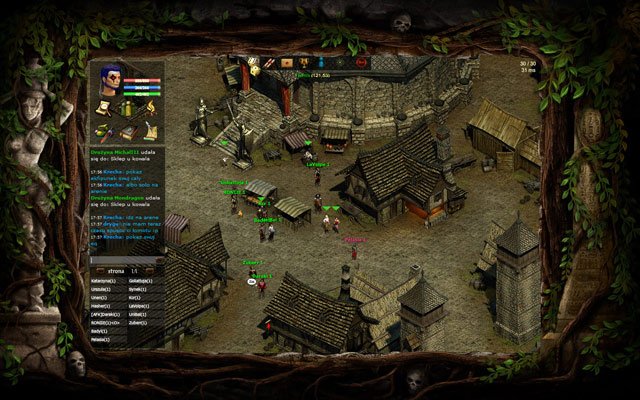Image resolution: width=640 pixels, height=400 pixels.
Task: Click the red round emblem button
Action: [x=361, y=62]
